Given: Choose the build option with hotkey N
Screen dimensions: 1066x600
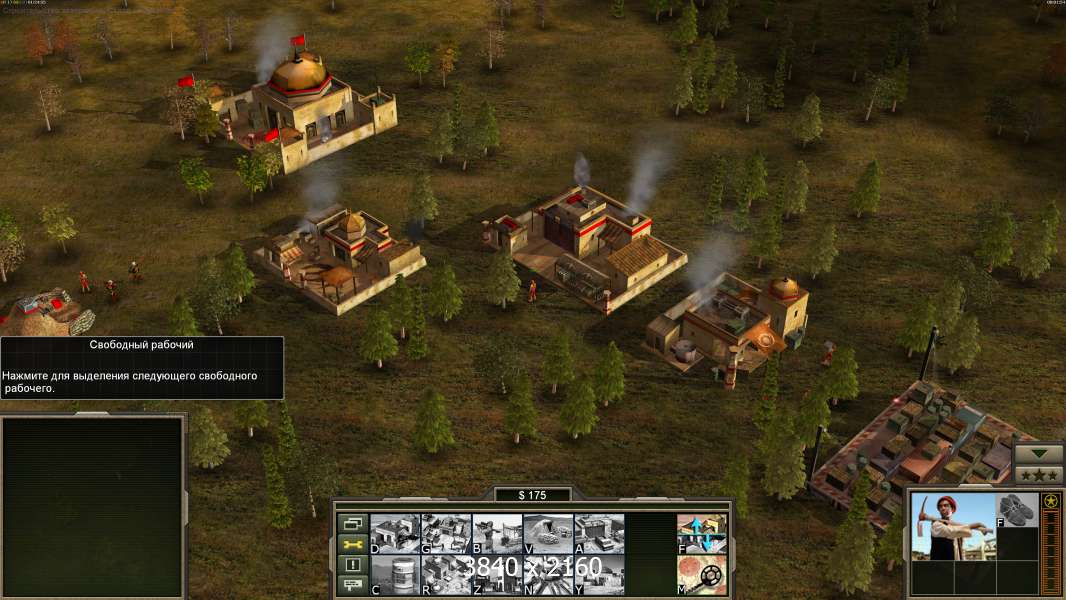Looking at the screenshot, I should coord(548,574).
